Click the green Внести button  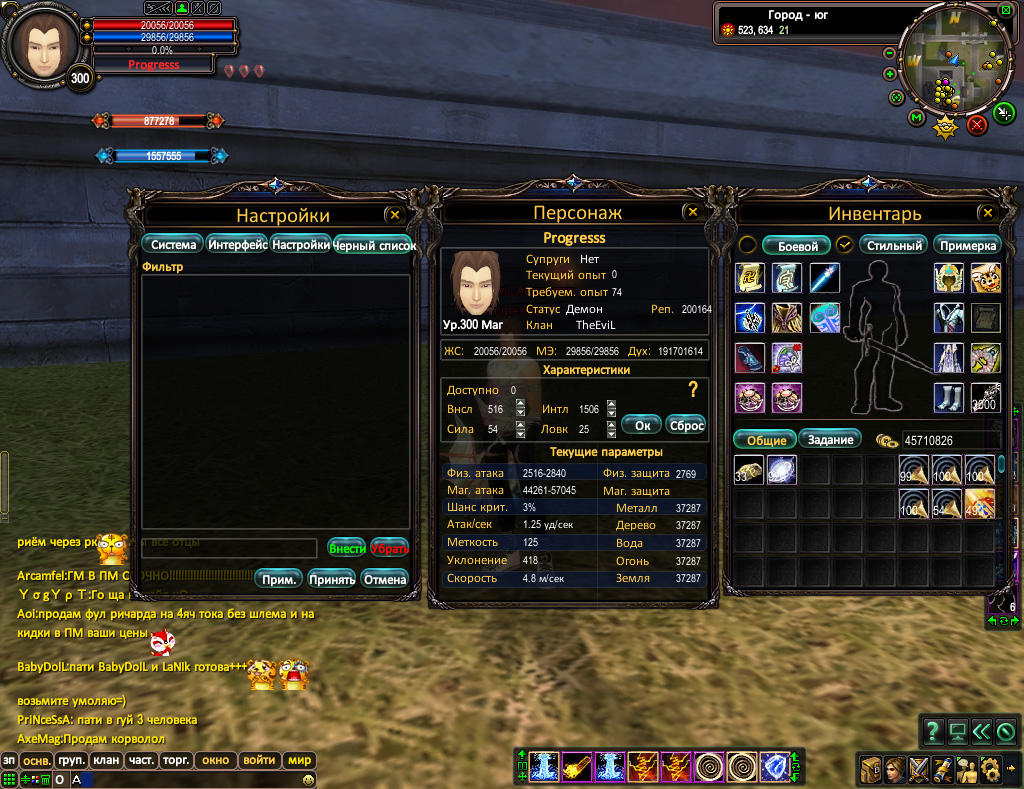coord(346,548)
